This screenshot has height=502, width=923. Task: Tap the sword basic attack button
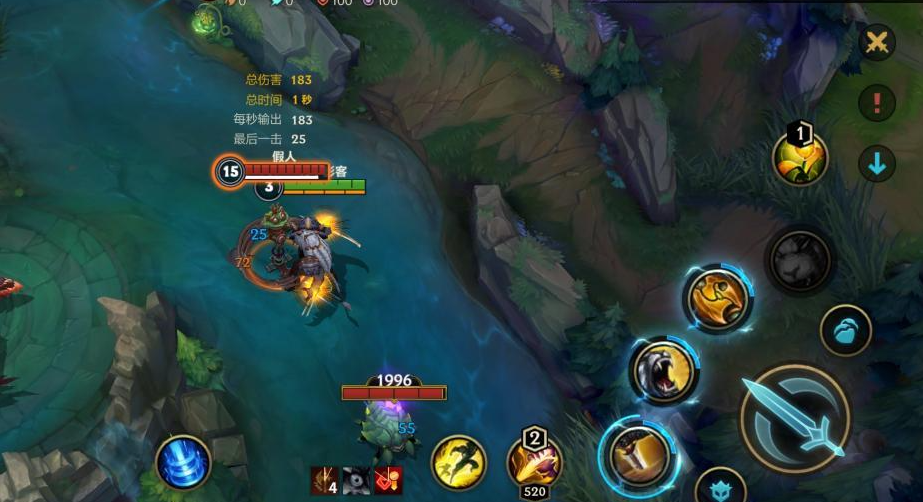click(795, 417)
